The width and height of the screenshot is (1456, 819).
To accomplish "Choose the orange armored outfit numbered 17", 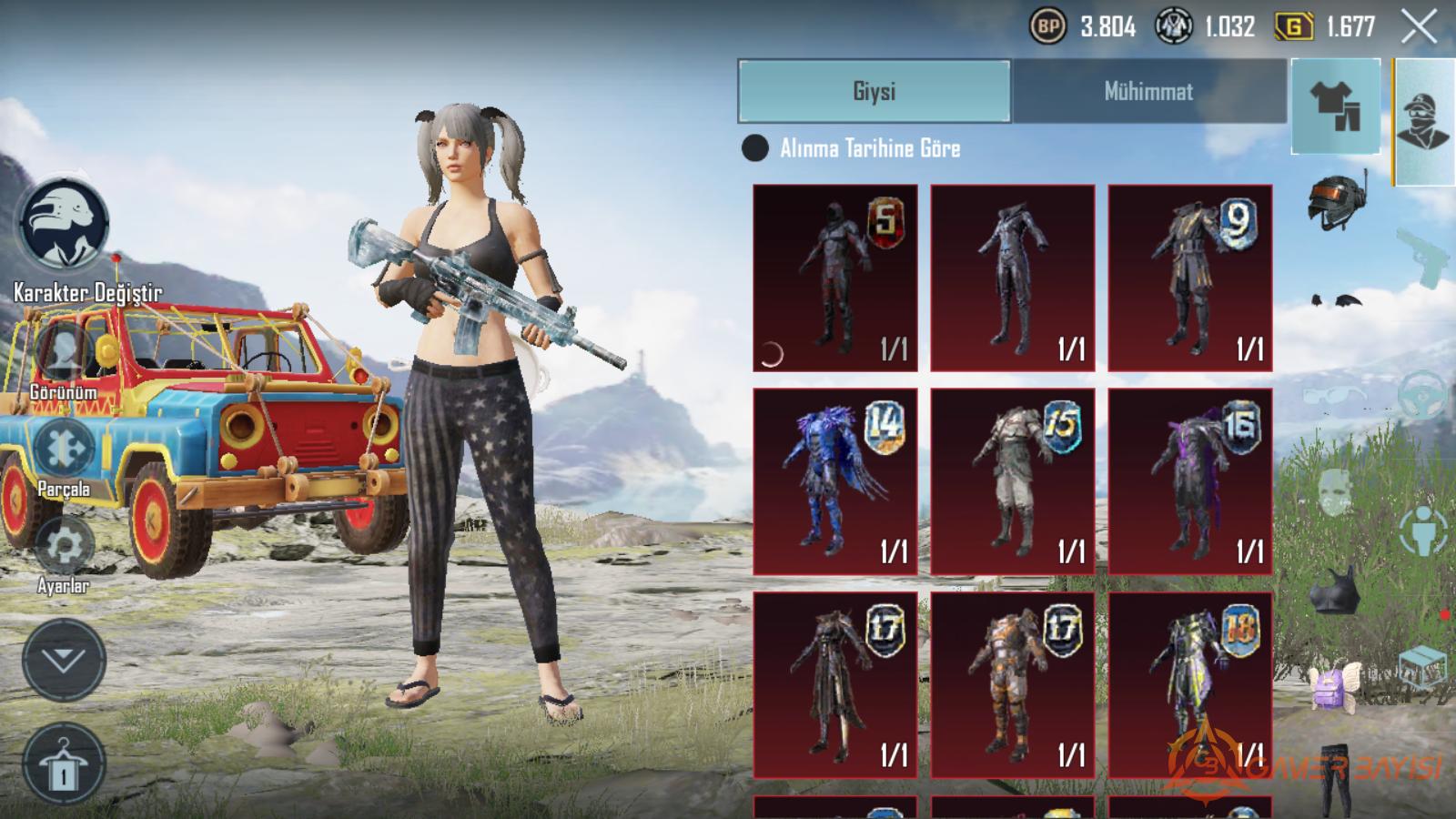I will click(x=1013, y=685).
